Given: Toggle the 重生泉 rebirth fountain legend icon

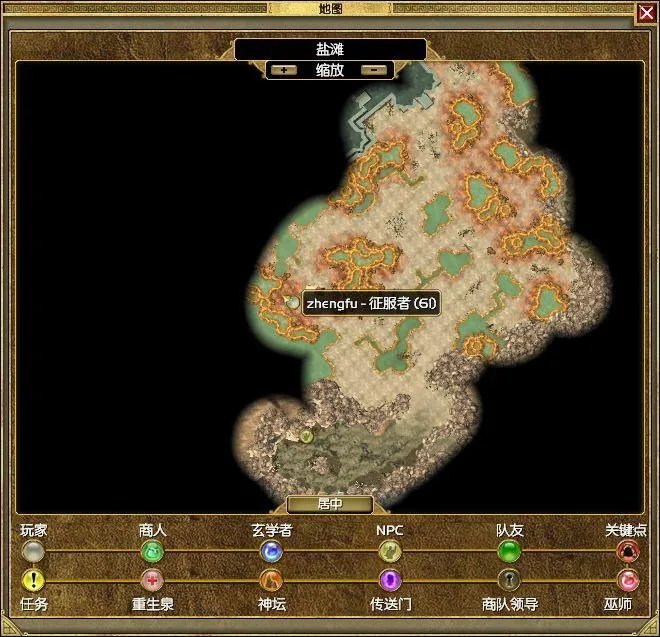Looking at the screenshot, I should point(152,580).
